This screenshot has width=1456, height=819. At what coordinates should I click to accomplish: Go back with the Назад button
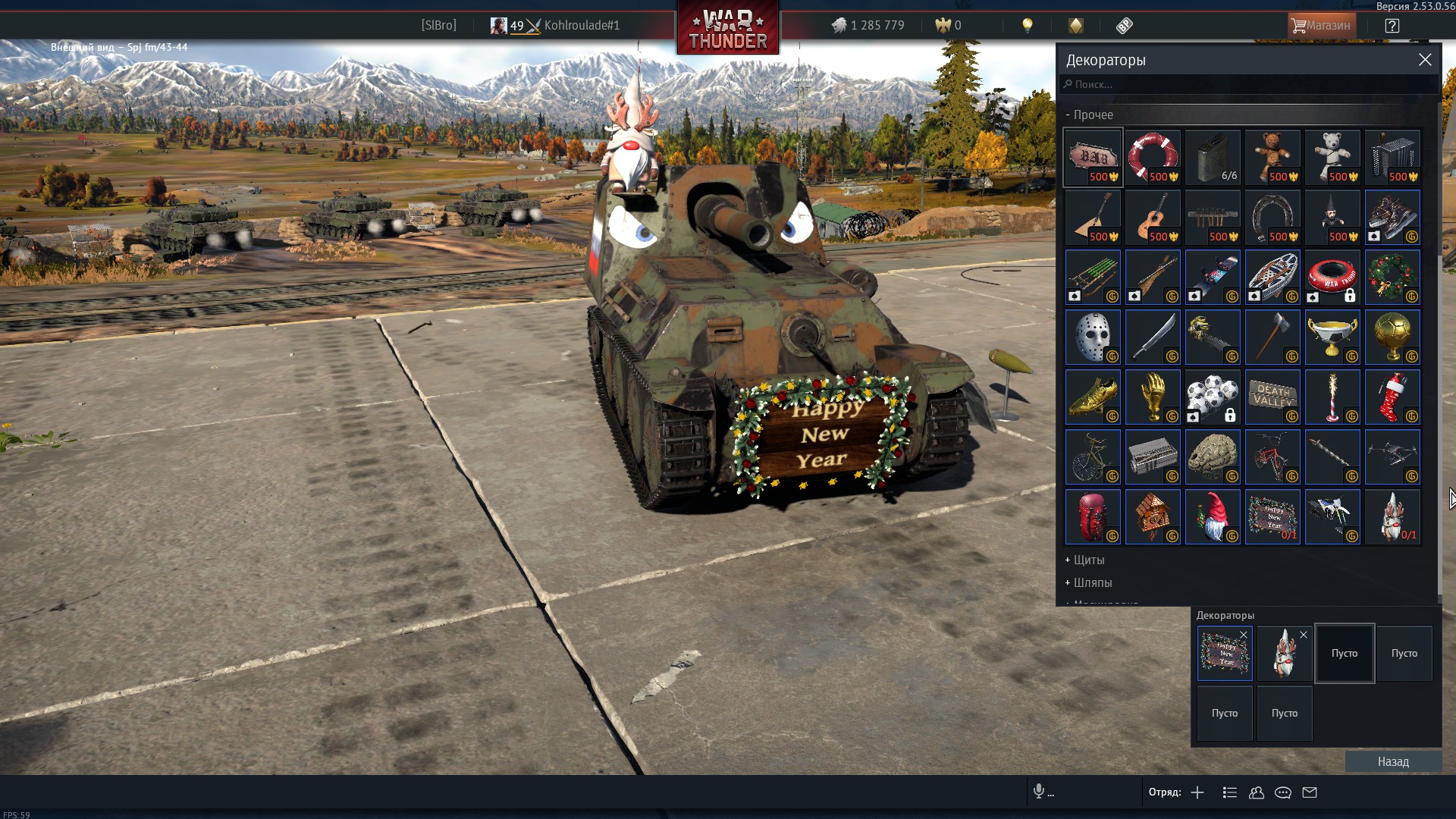point(1393,762)
